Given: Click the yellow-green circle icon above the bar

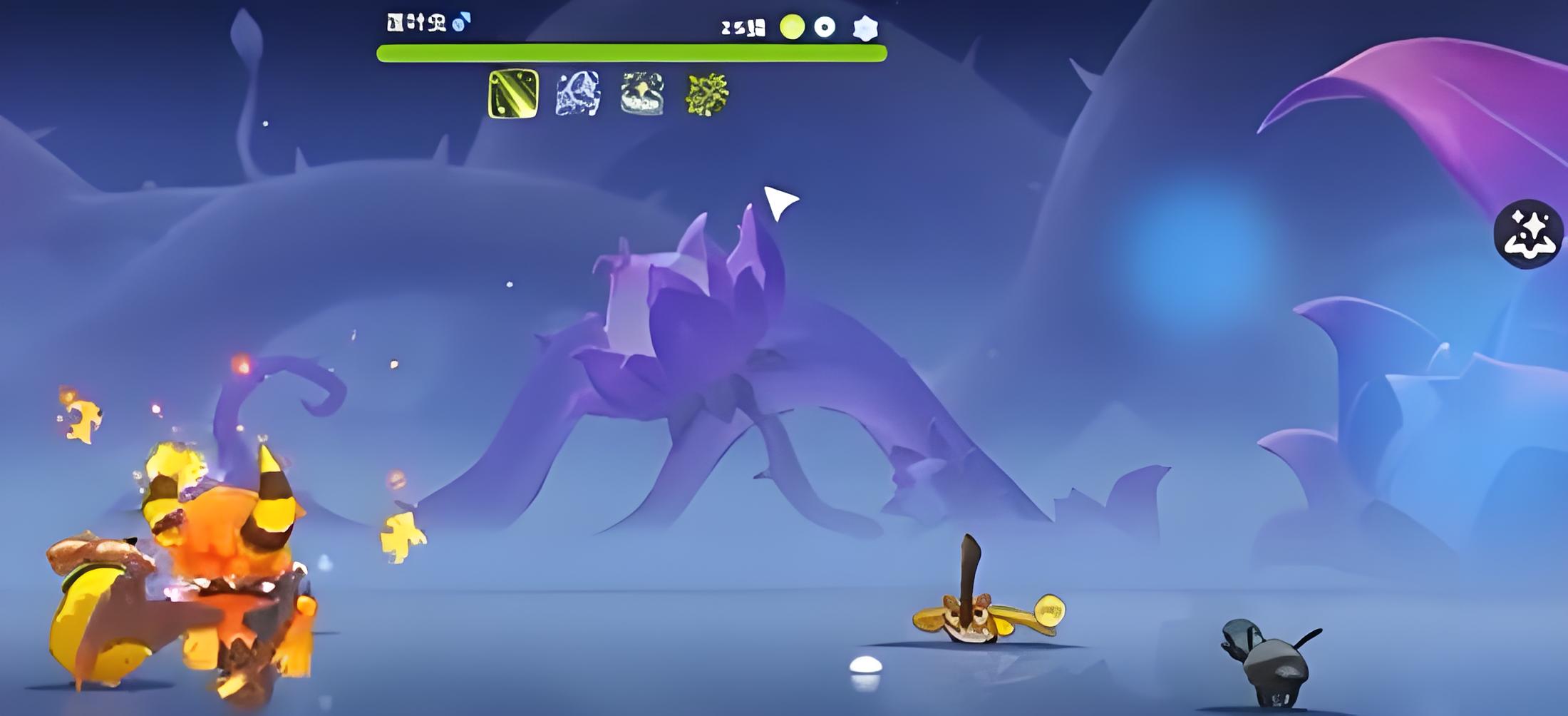Looking at the screenshot, I should [x=792, y=27].
